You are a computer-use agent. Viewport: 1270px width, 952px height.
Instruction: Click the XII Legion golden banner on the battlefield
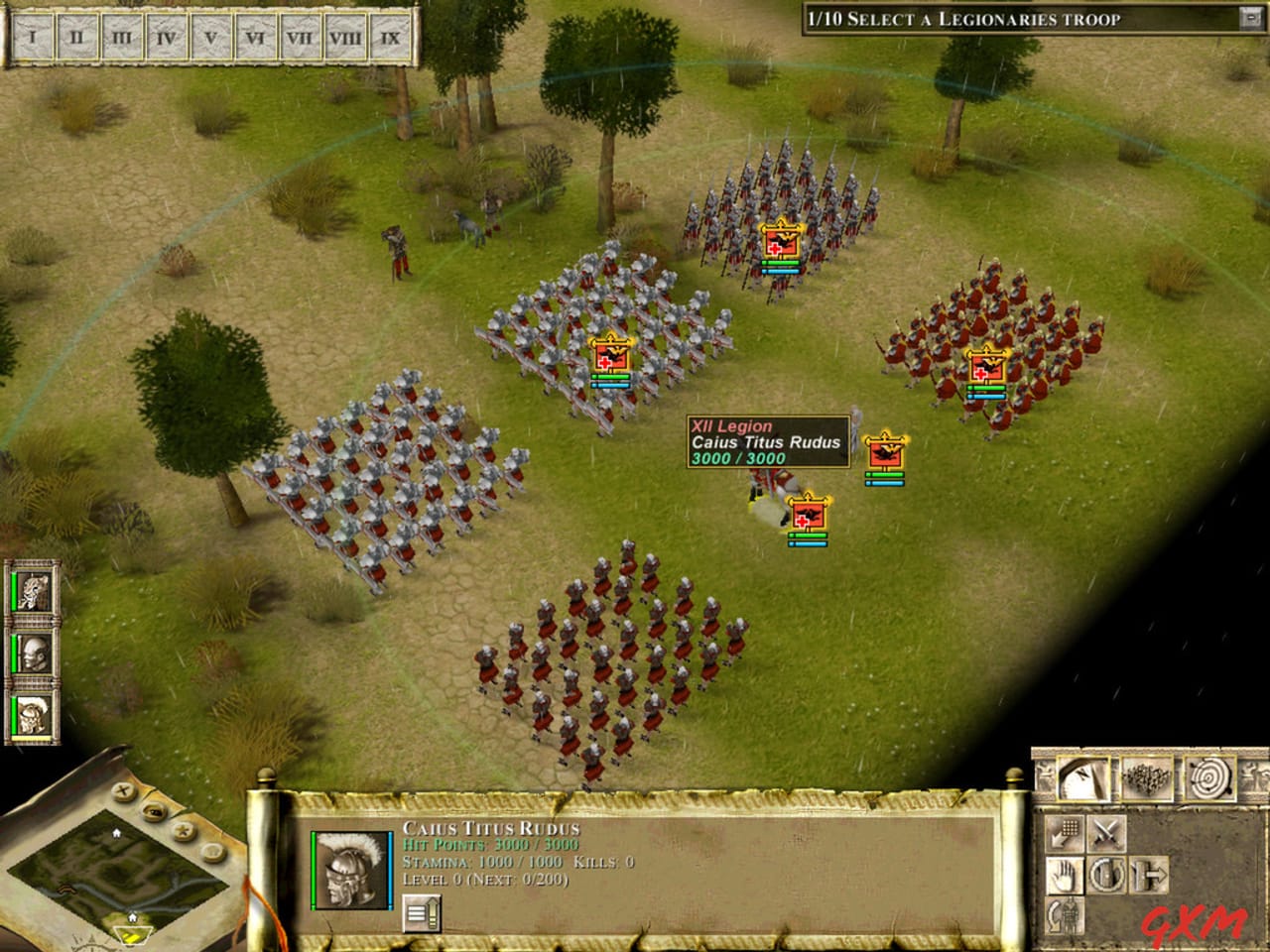point(886,451)
